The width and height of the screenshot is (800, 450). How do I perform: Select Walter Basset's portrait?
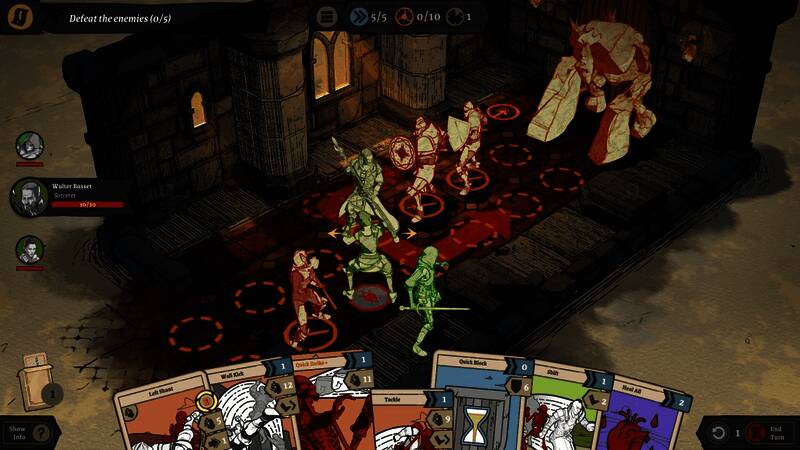point(30,196)
